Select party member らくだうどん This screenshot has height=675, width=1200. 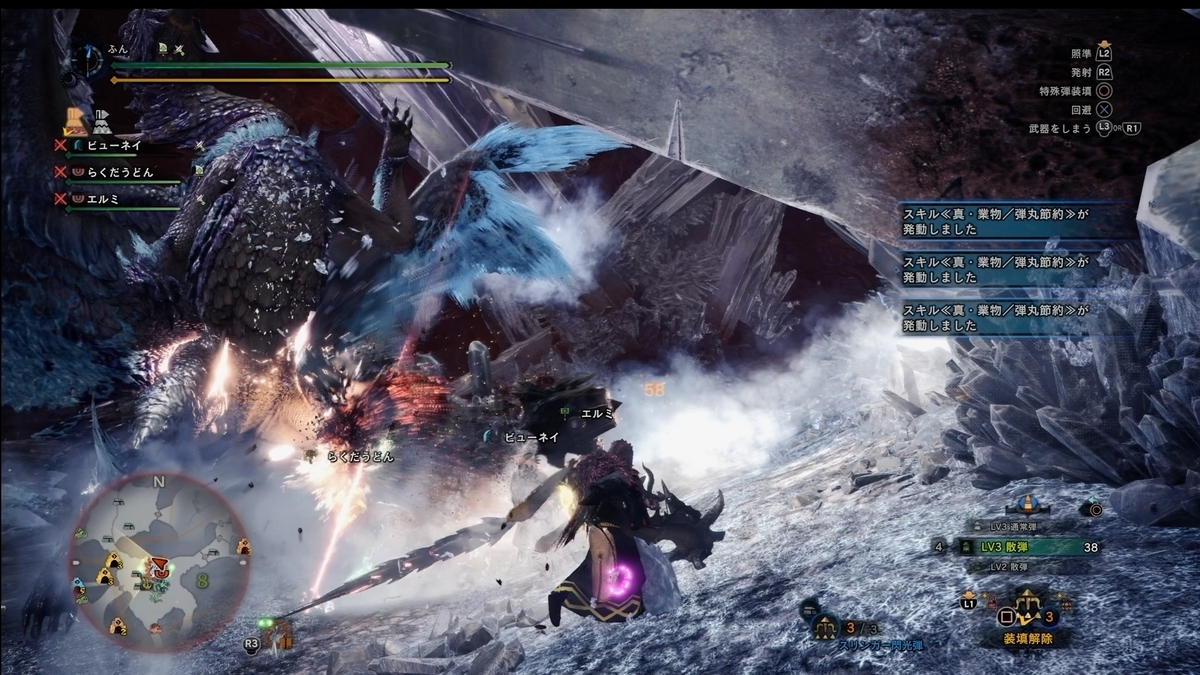click(x=118, y=172)
